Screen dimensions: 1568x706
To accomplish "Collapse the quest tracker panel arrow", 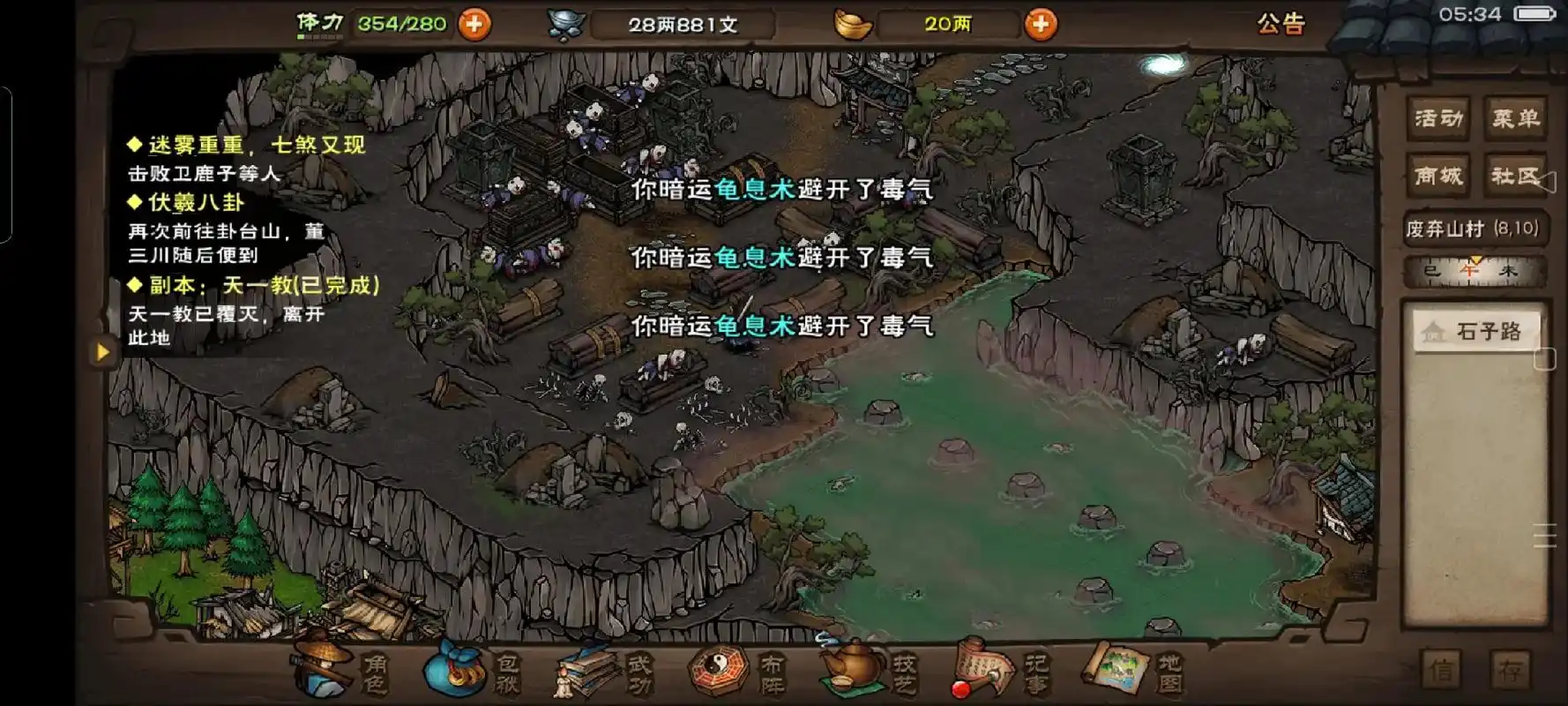I will (x=104, y=351).
